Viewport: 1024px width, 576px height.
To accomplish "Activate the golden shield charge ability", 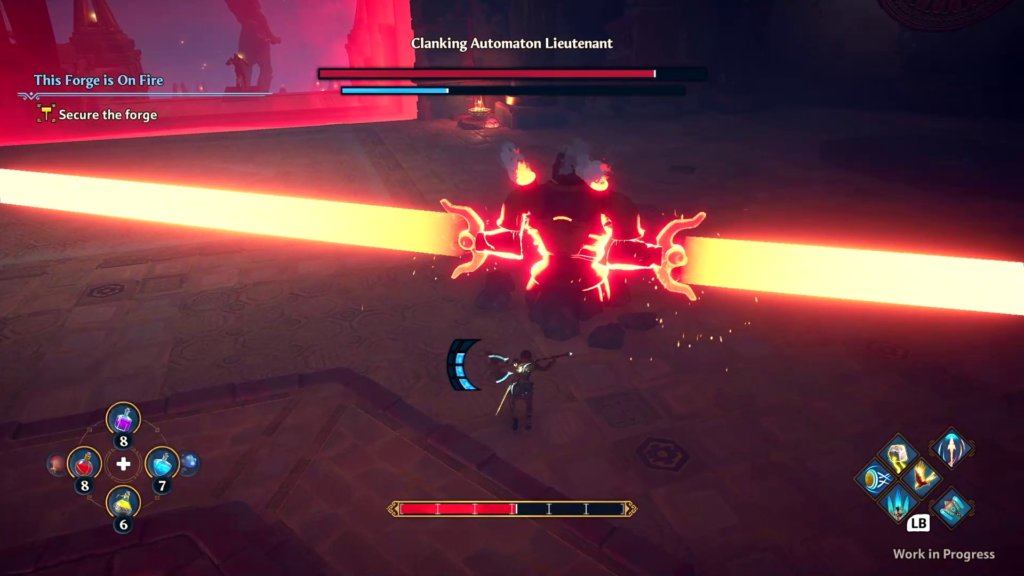I will pyautogui.click(x=874, y=478).
